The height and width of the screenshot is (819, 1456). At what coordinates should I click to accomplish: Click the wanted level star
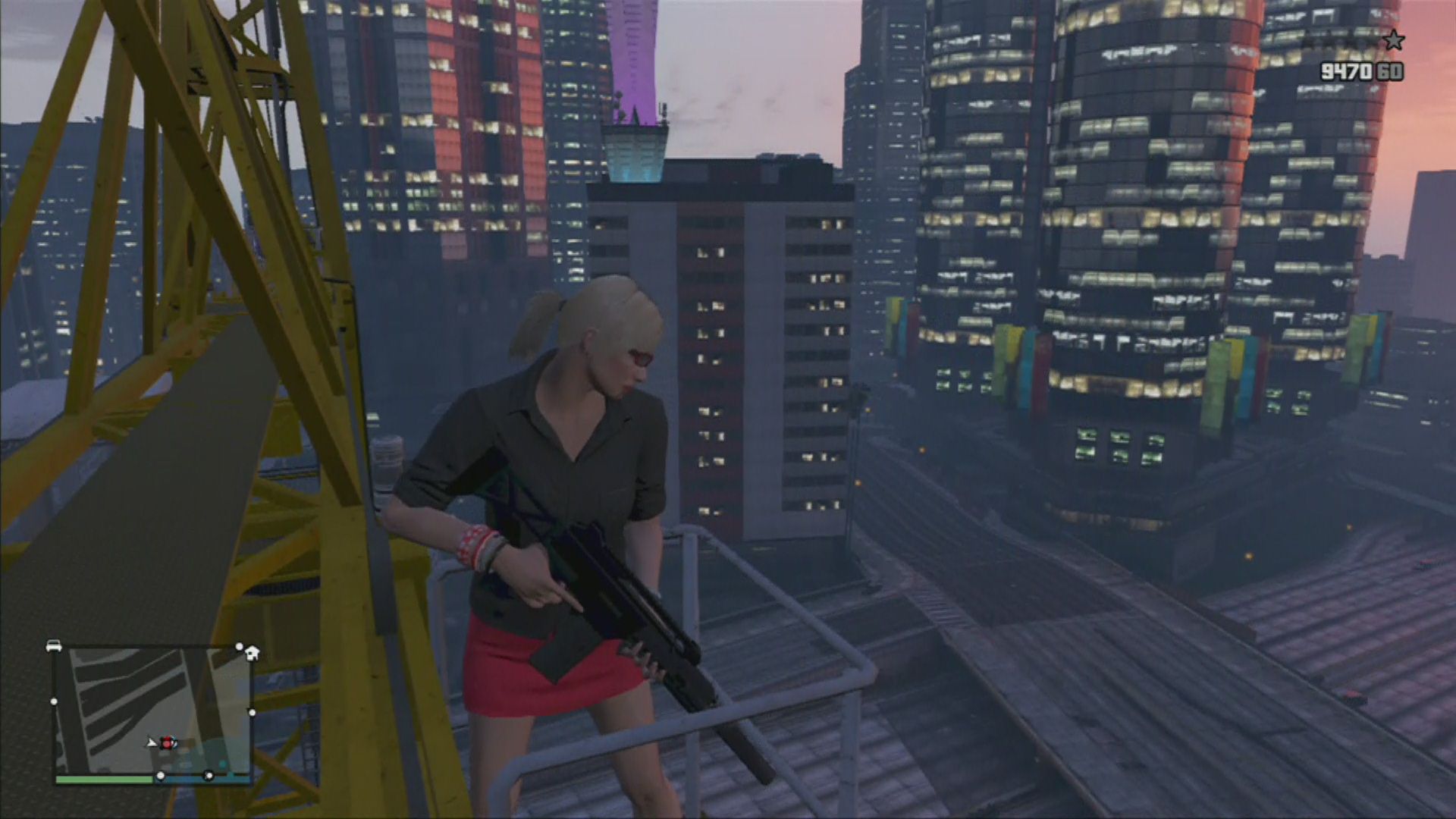[x=1393, y=40]
